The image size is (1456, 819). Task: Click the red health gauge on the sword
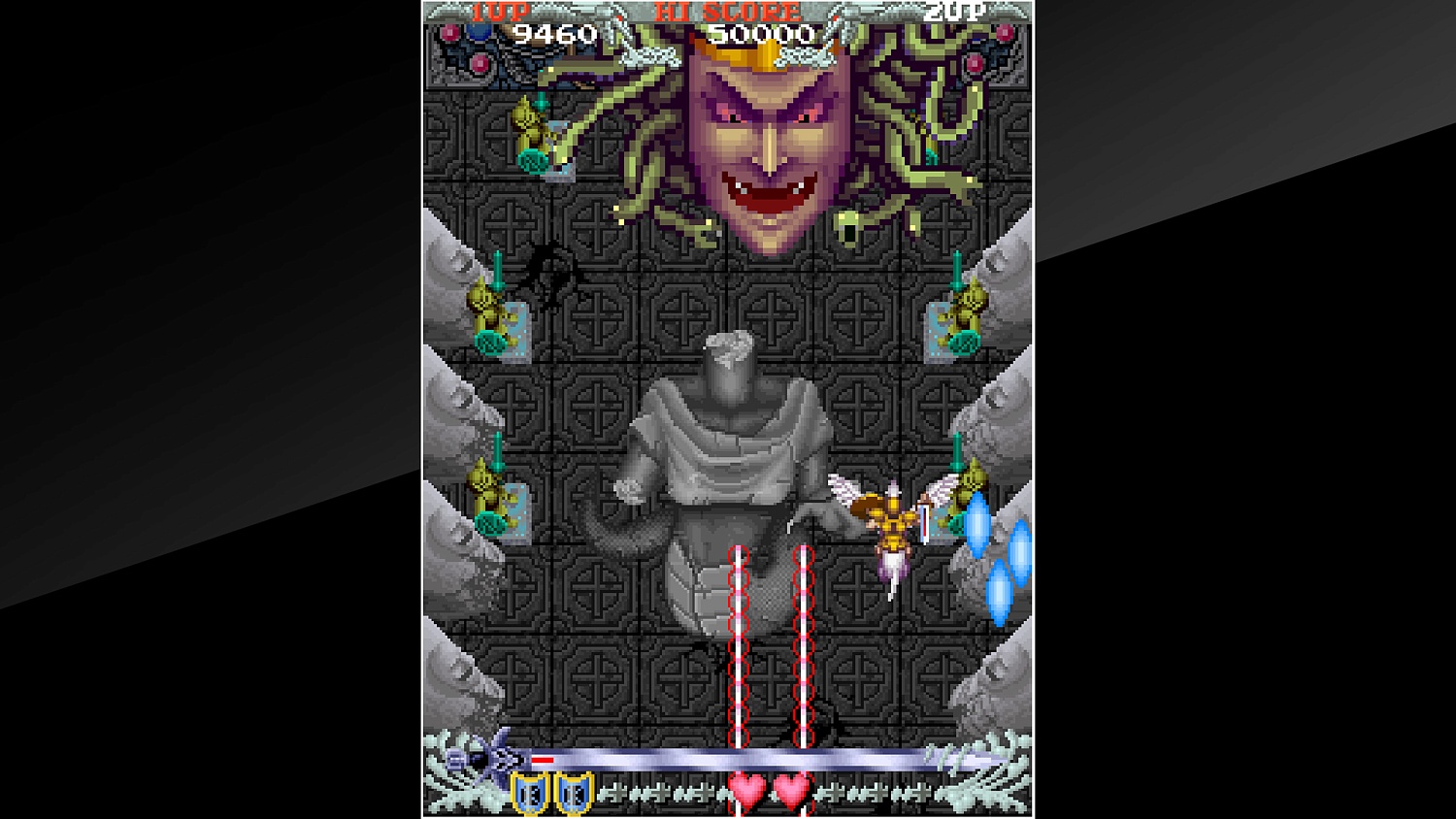click(542, 758)
